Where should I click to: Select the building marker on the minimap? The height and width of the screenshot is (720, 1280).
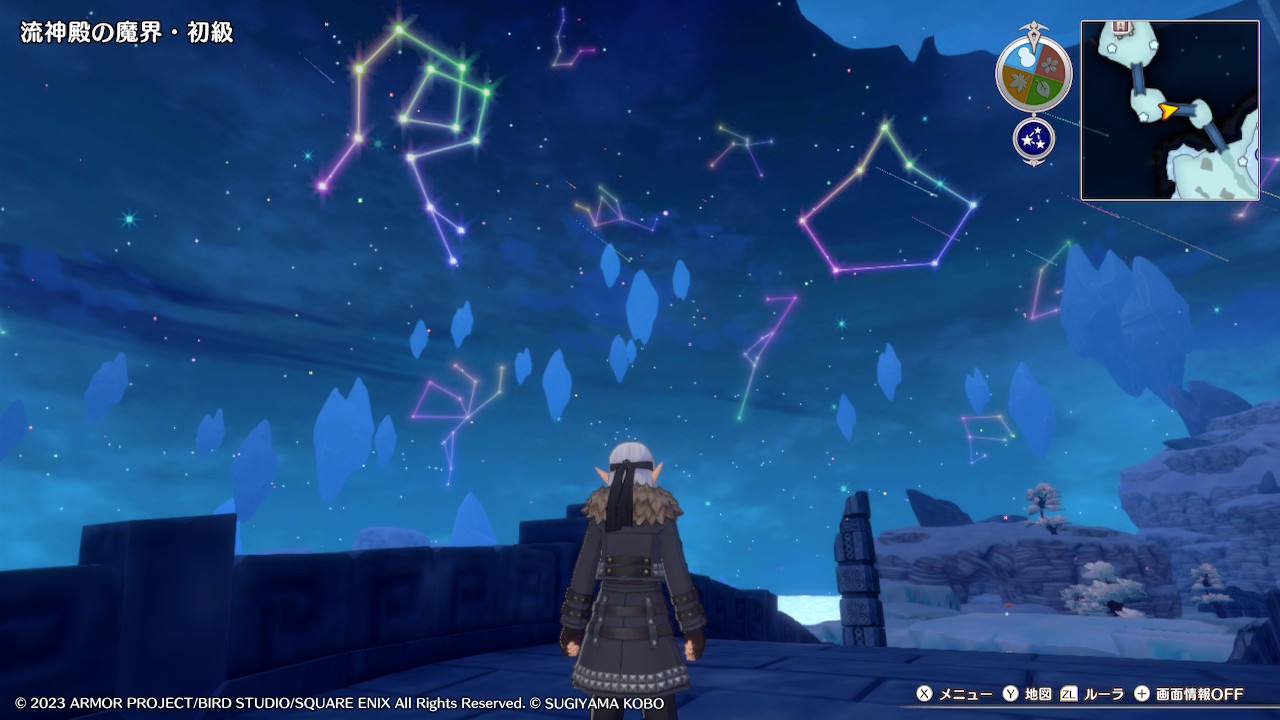1122,27
